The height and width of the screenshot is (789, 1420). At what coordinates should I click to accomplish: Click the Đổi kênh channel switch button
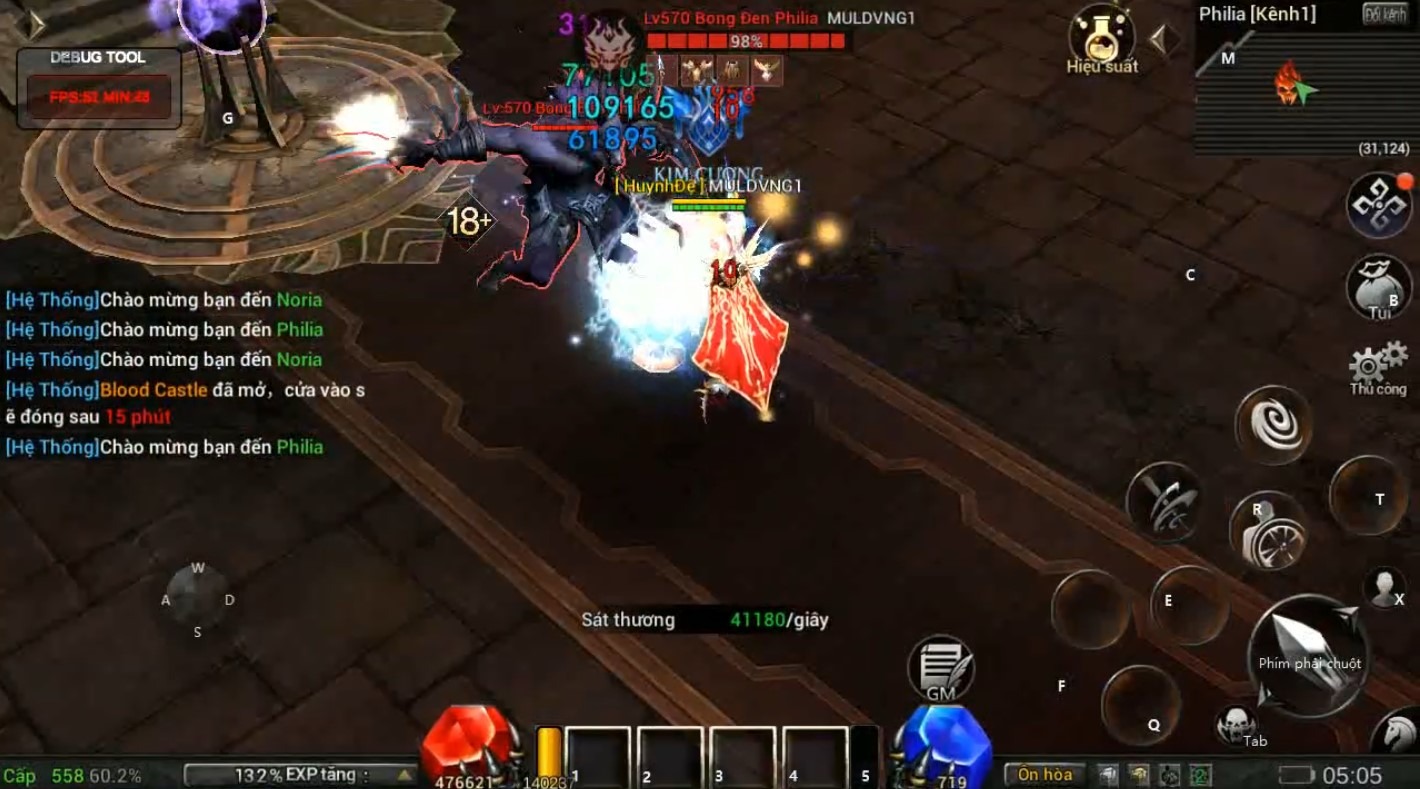point(1385,14)
